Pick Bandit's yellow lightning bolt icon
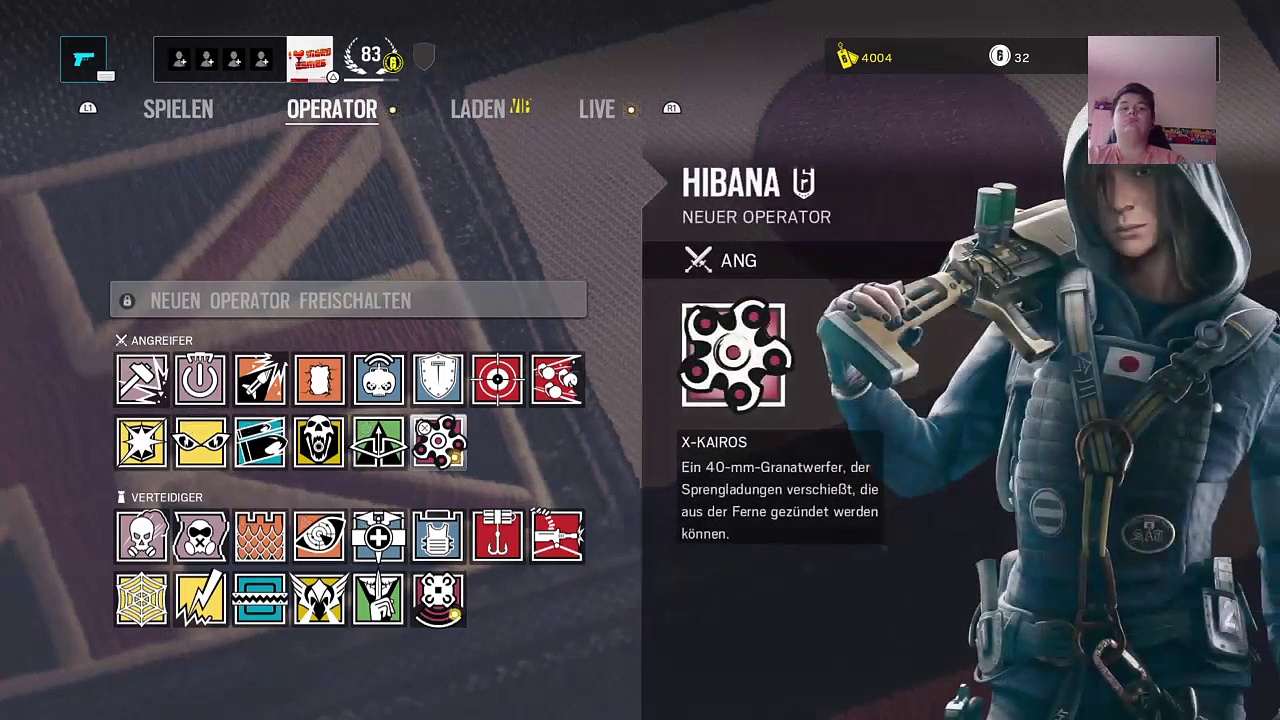This screenshot has width=1280, height=720. (x=200, y=599)
